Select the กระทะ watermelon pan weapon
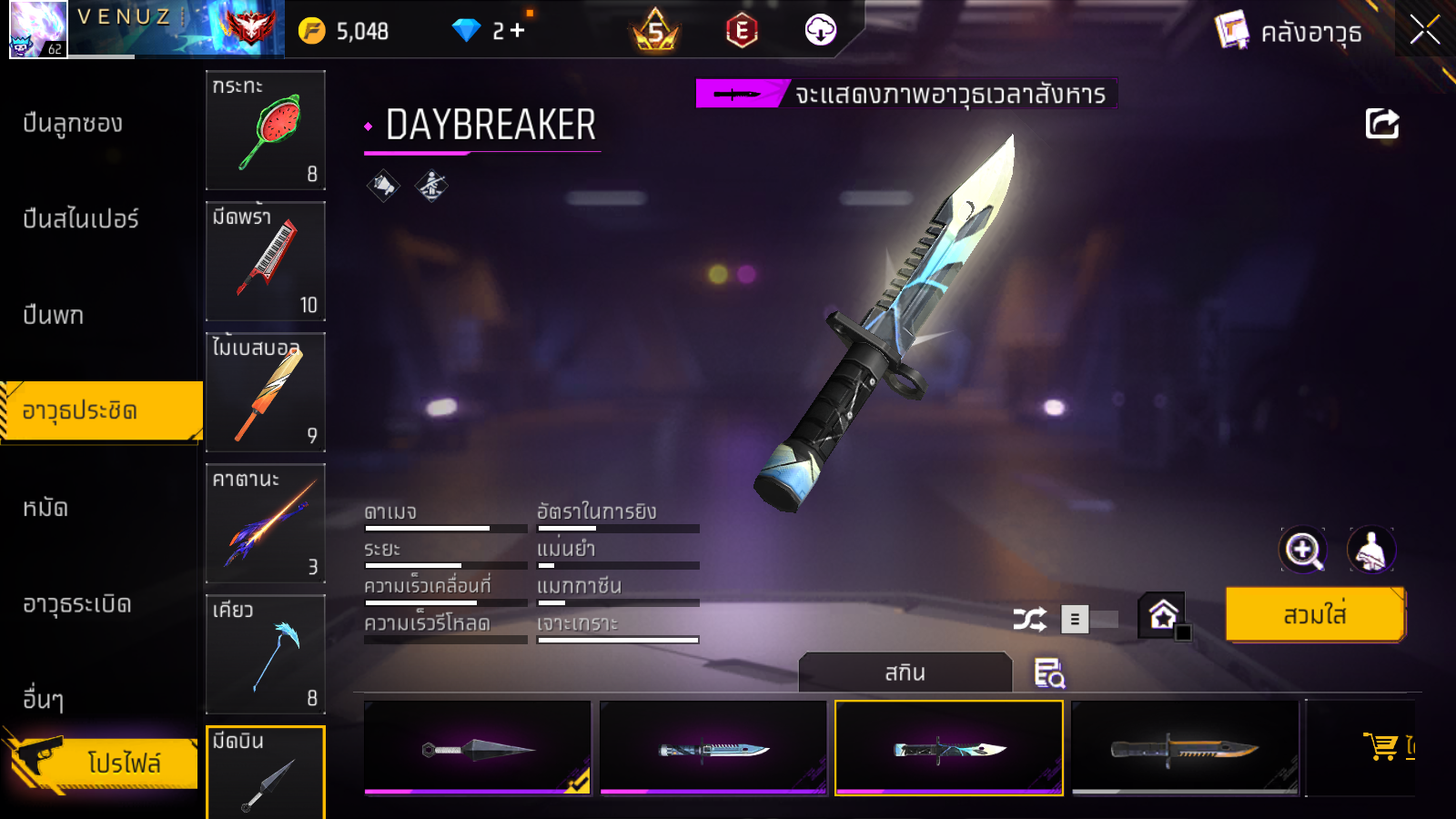This screenshot has width=1456, height=819. 266,130
